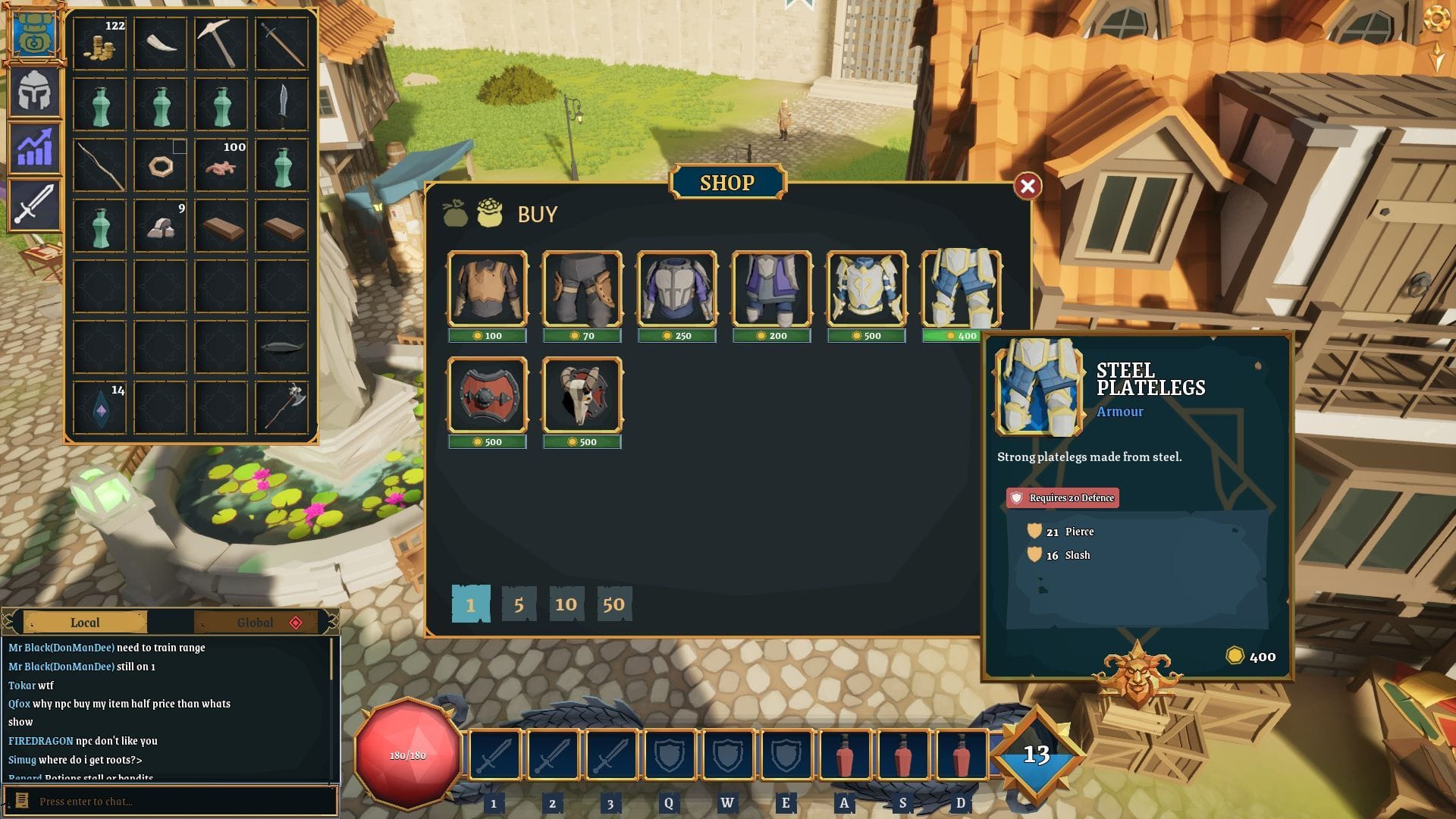The width and height of the screenshot is (1456, 819).
Task: Select the red round shield in the shop
Action: [488, 394]
